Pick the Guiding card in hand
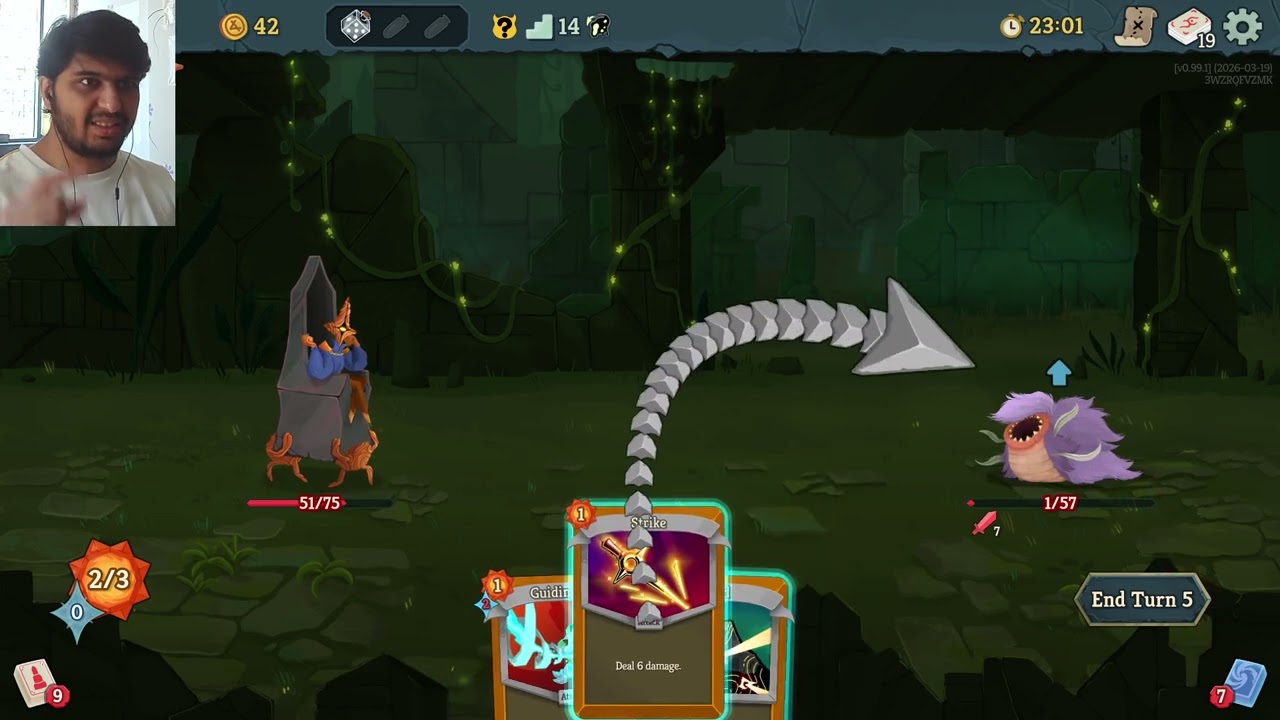1280x720 pixels. 530,640
